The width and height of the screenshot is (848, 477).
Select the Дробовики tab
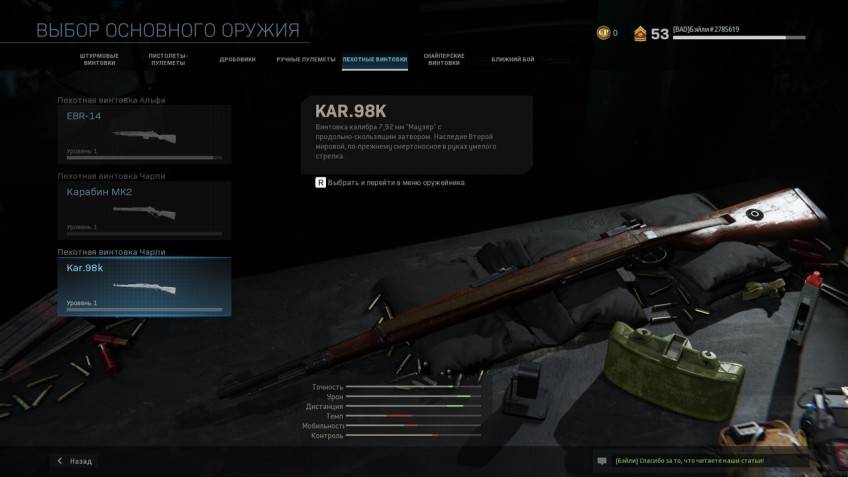point(237,59)
